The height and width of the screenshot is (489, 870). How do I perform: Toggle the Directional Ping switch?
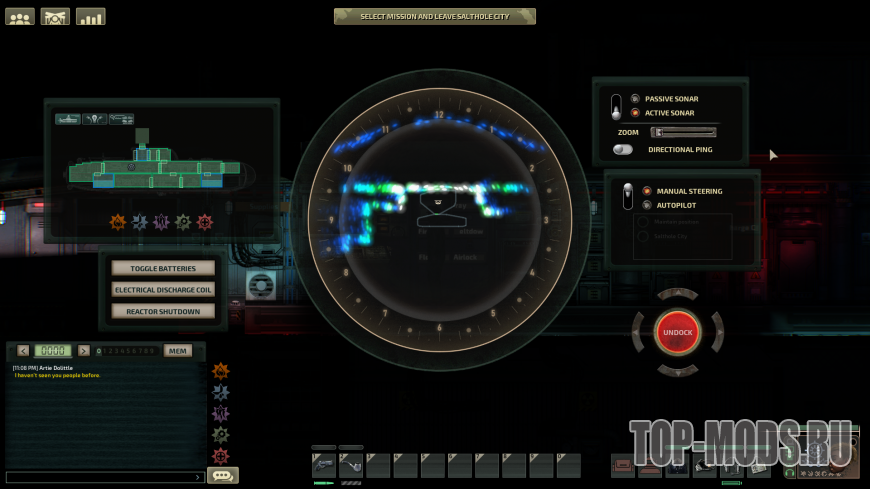tap(624, 149)
